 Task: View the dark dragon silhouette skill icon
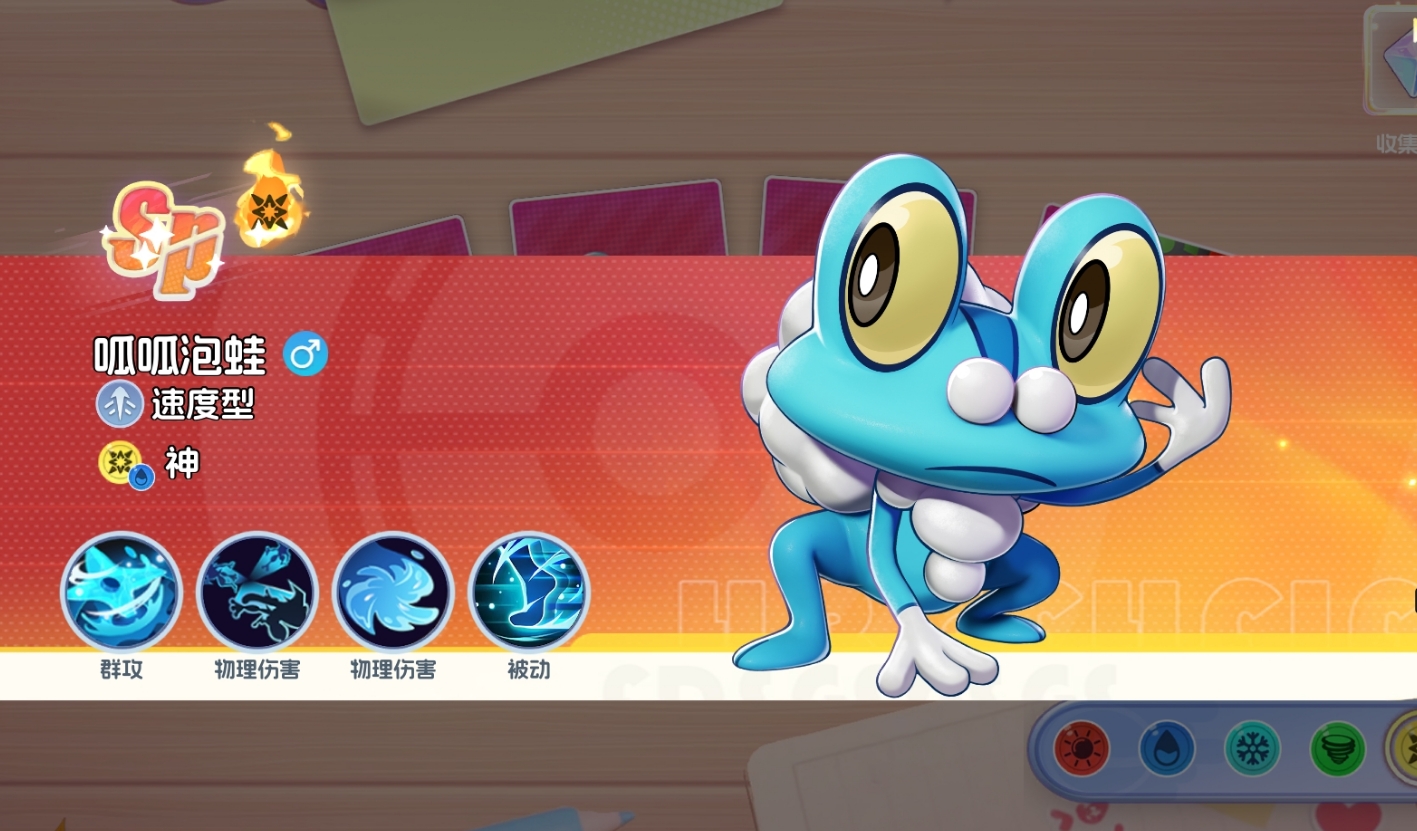[x=257, y=593]
